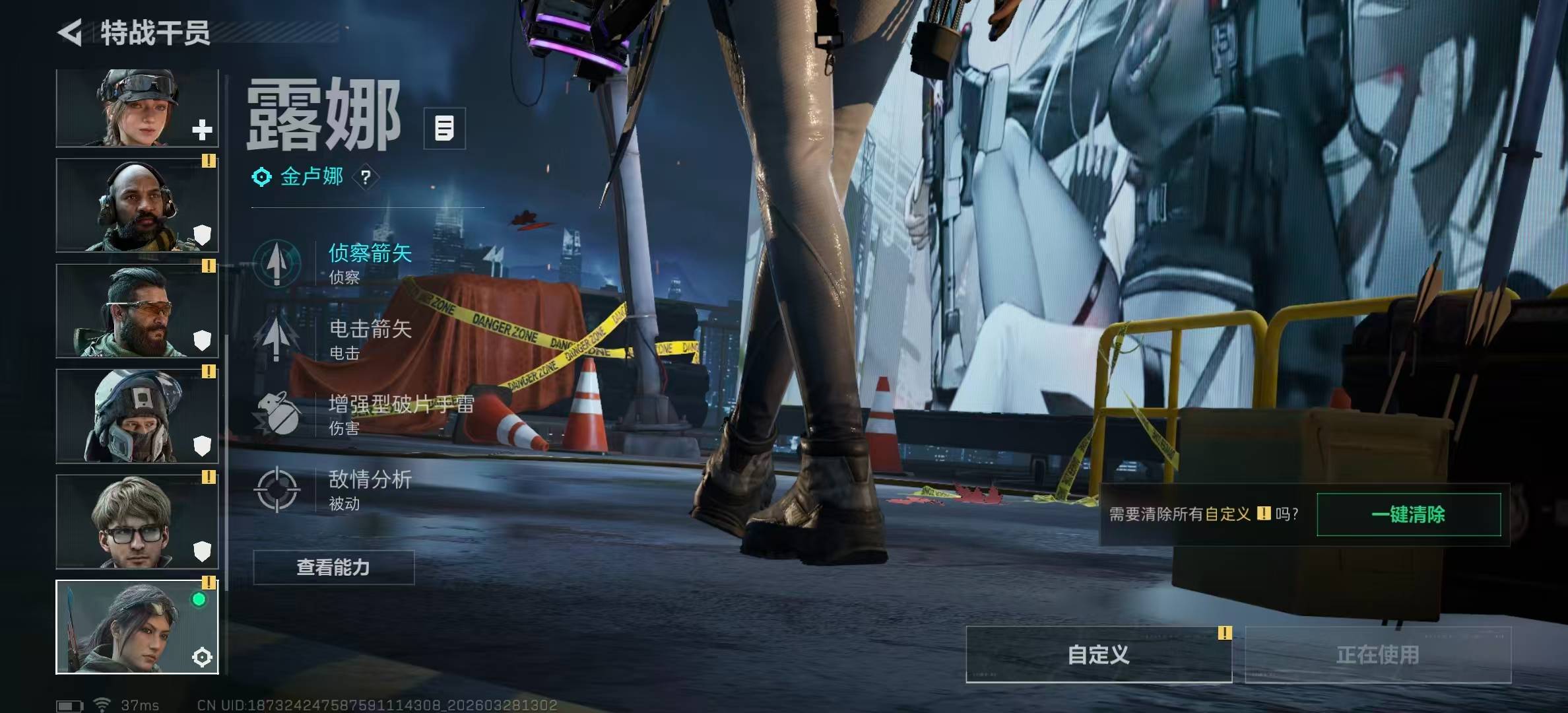Select the masked operator in a heavy helmet

pos(137,416)
